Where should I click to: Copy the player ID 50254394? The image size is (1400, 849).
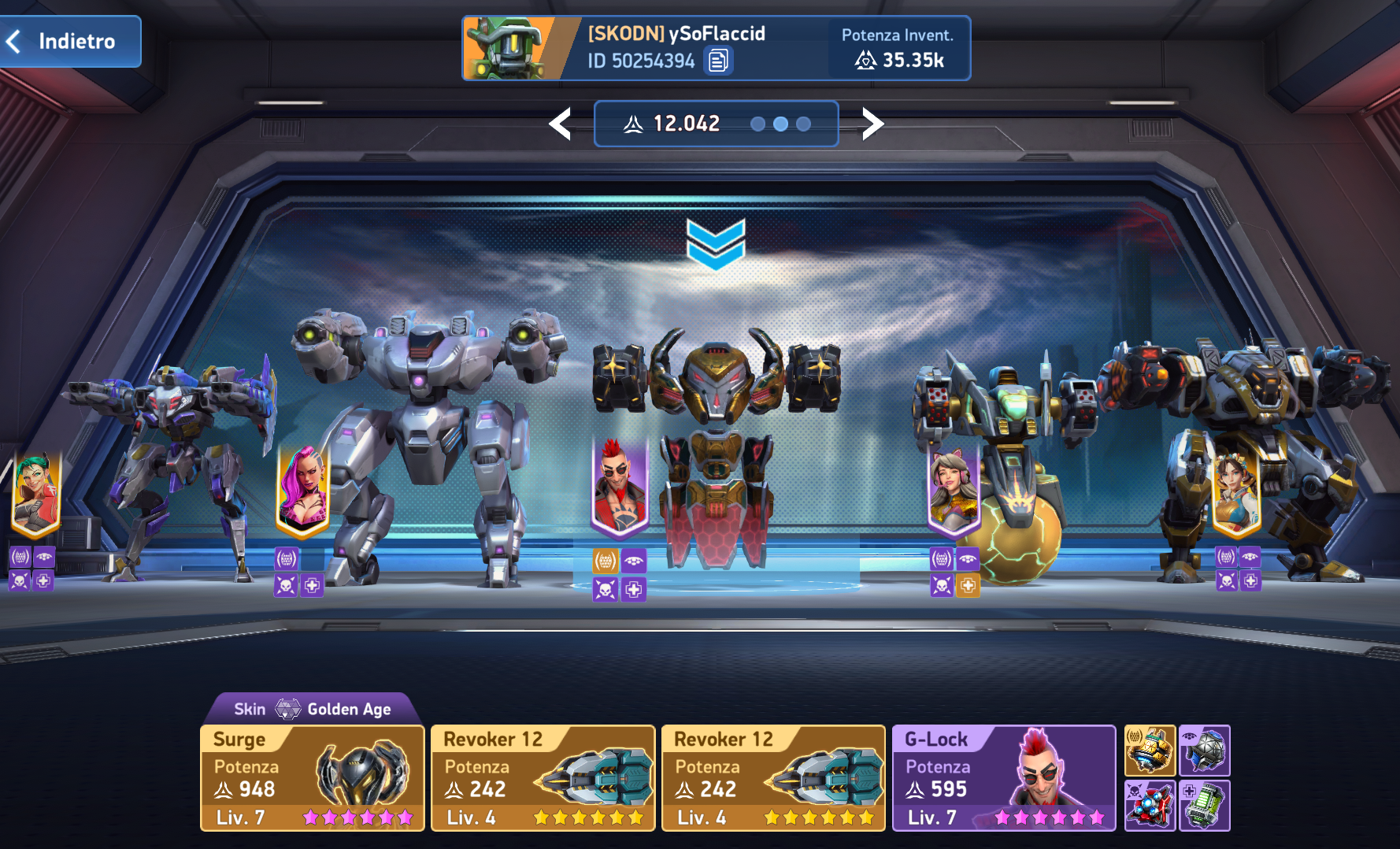pos(718,61)
